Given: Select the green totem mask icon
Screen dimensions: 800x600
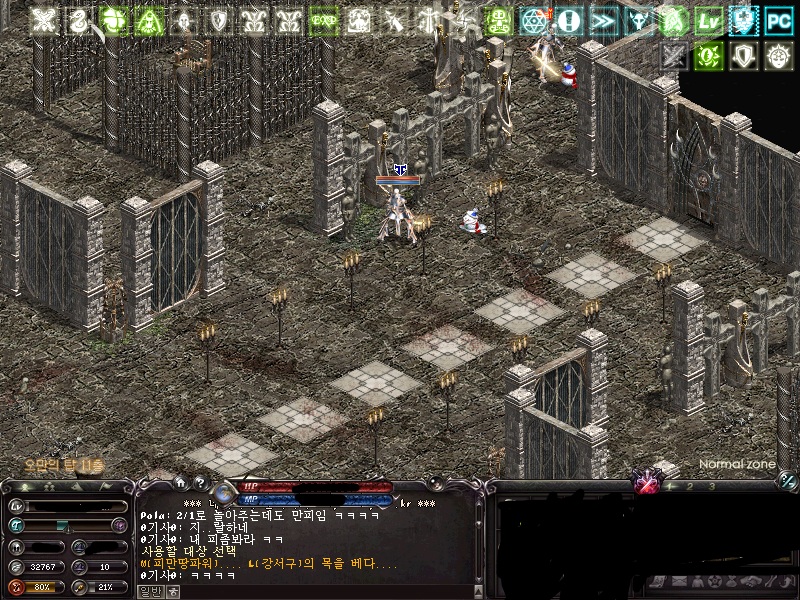Looking at the screenshot, I should tap(499, 21).
